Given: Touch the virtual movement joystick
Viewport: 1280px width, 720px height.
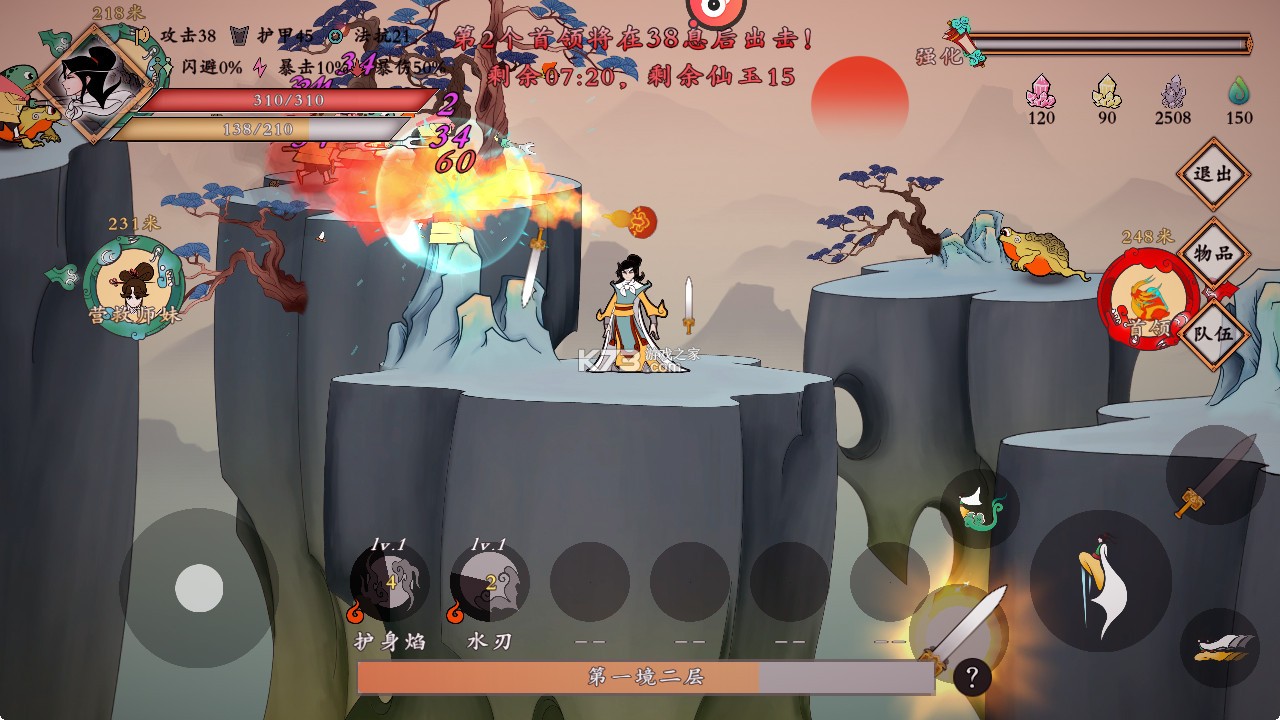Looking at the screenshot, I should (199, 588).
